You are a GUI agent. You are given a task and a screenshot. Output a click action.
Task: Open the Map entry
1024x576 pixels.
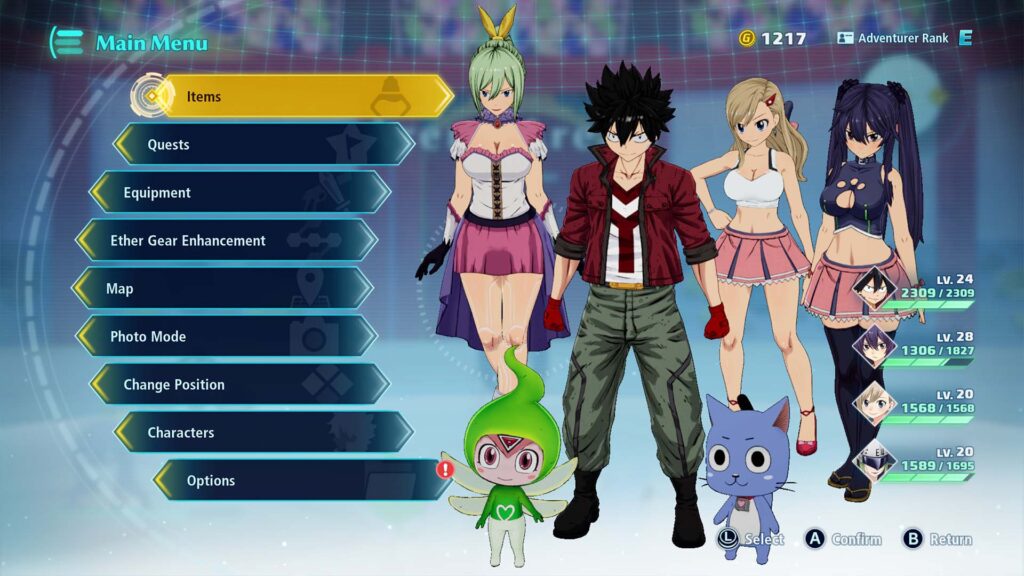(222, 289)
